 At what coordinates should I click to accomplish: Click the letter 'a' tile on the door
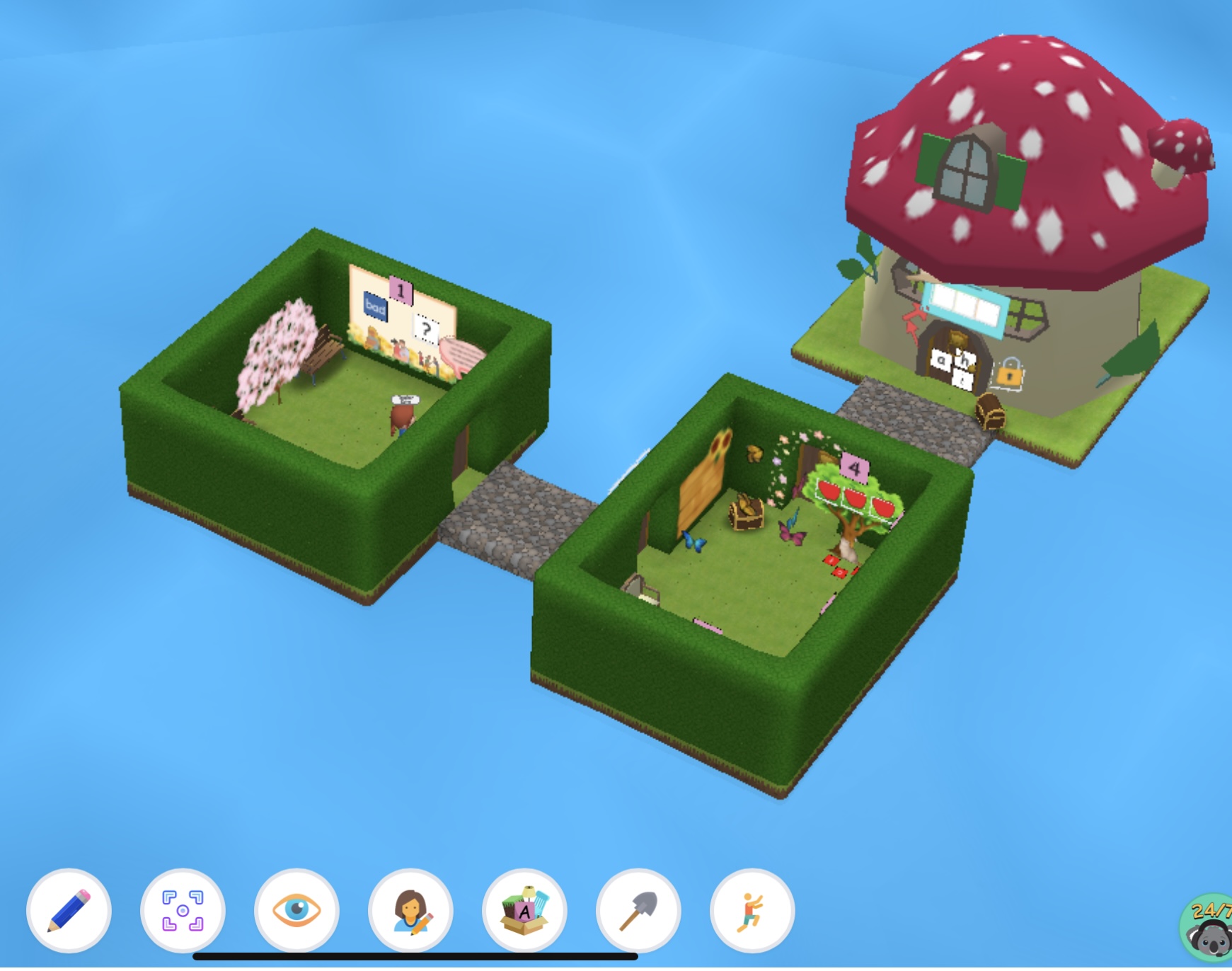pos(943,360)
